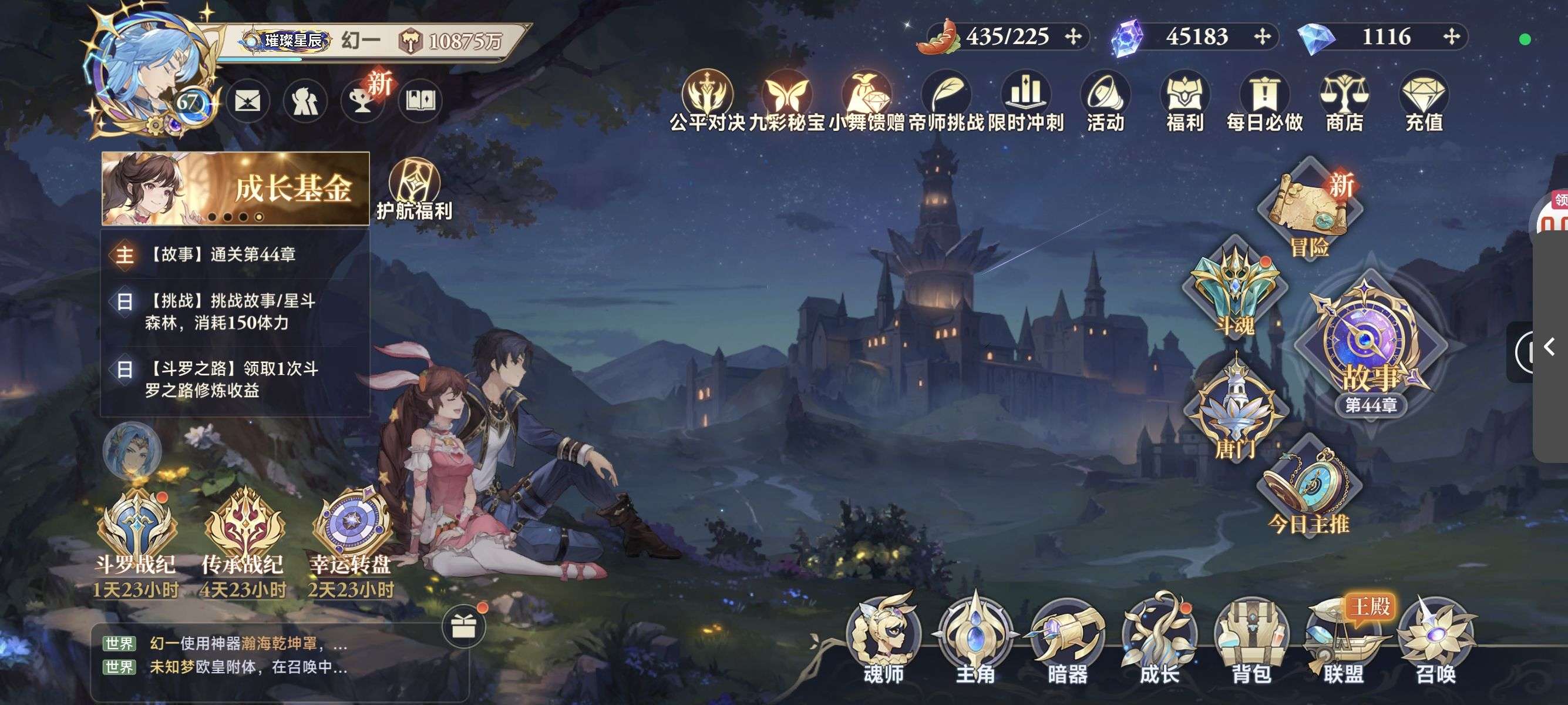Viewport: 1568px width, 705px height.
Task: Open the 背包 inventory
Action: (x=1251, y=639)
